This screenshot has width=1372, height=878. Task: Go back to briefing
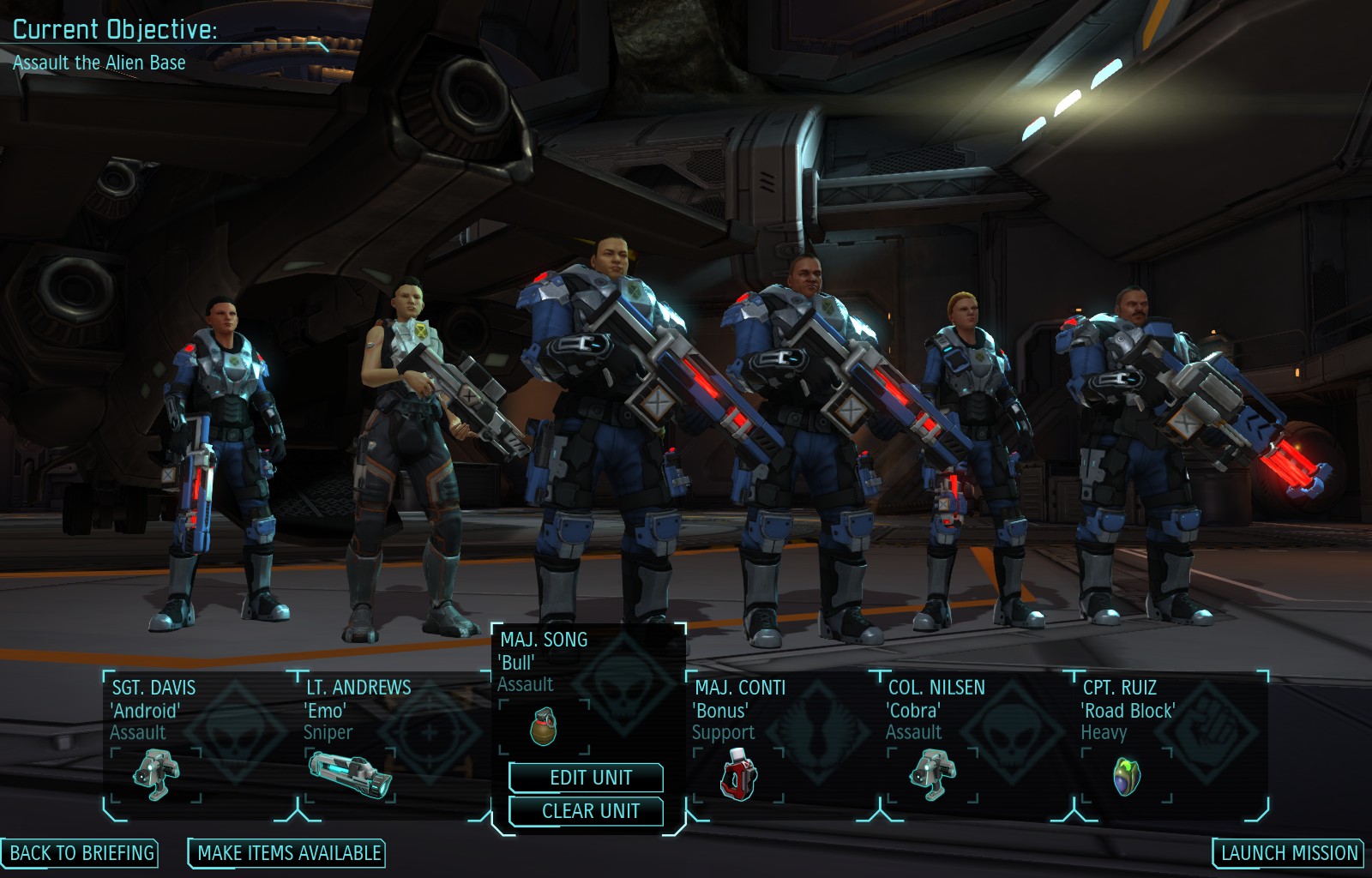pyautogui.click(x=81, y=853)
